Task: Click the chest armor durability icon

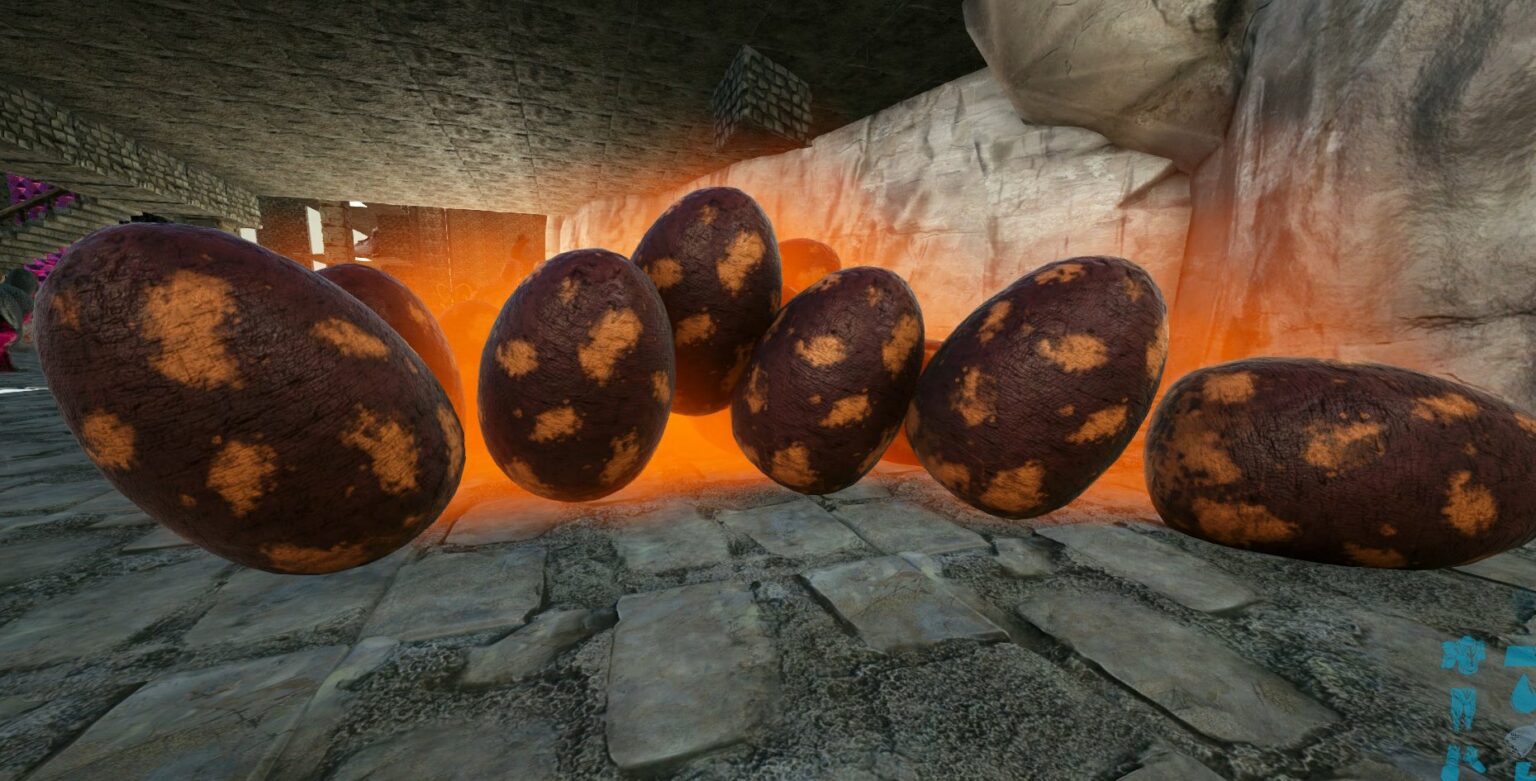Action: click(x=1463, y=655)
